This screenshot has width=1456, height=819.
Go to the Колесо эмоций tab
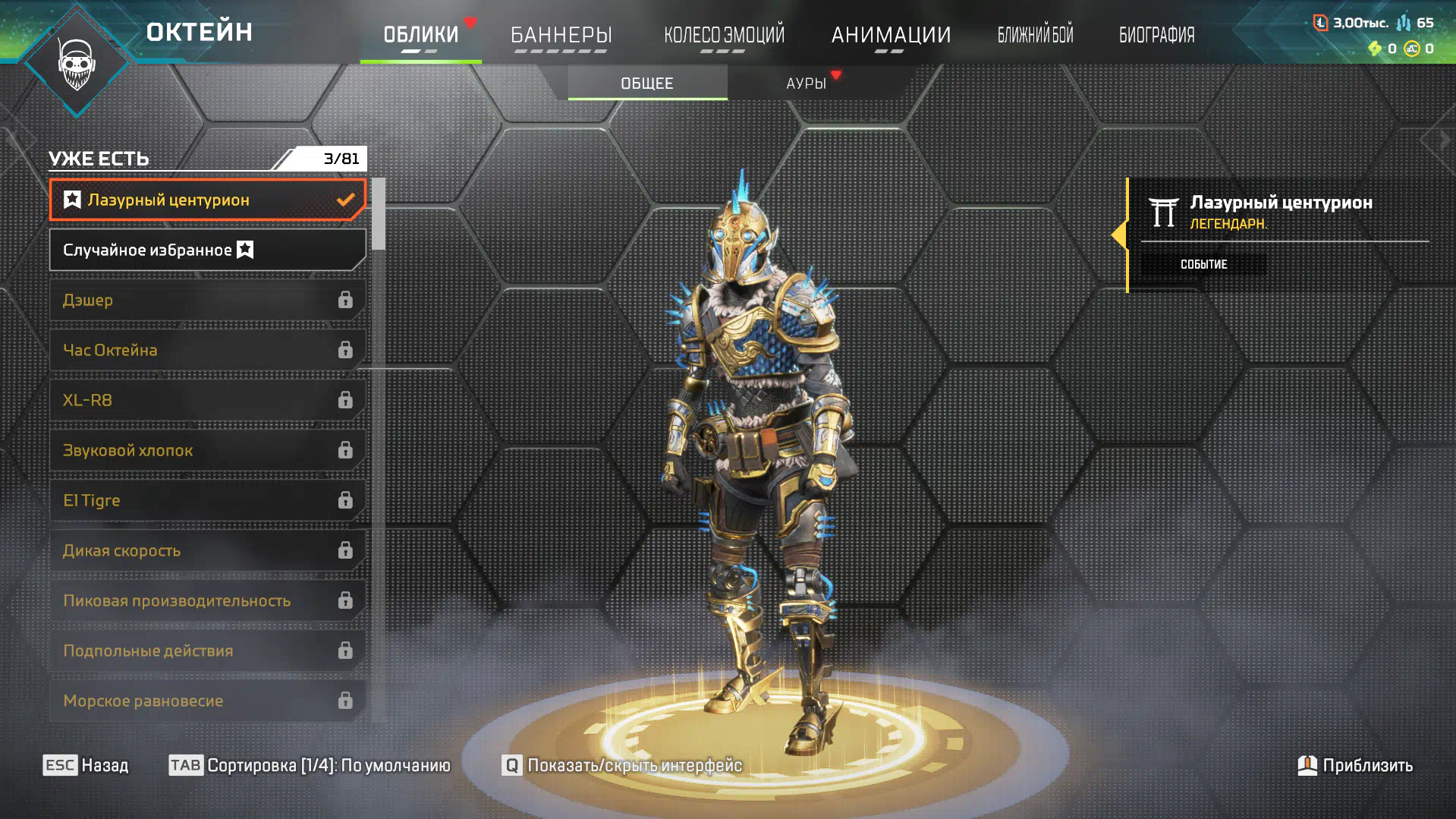724,35
